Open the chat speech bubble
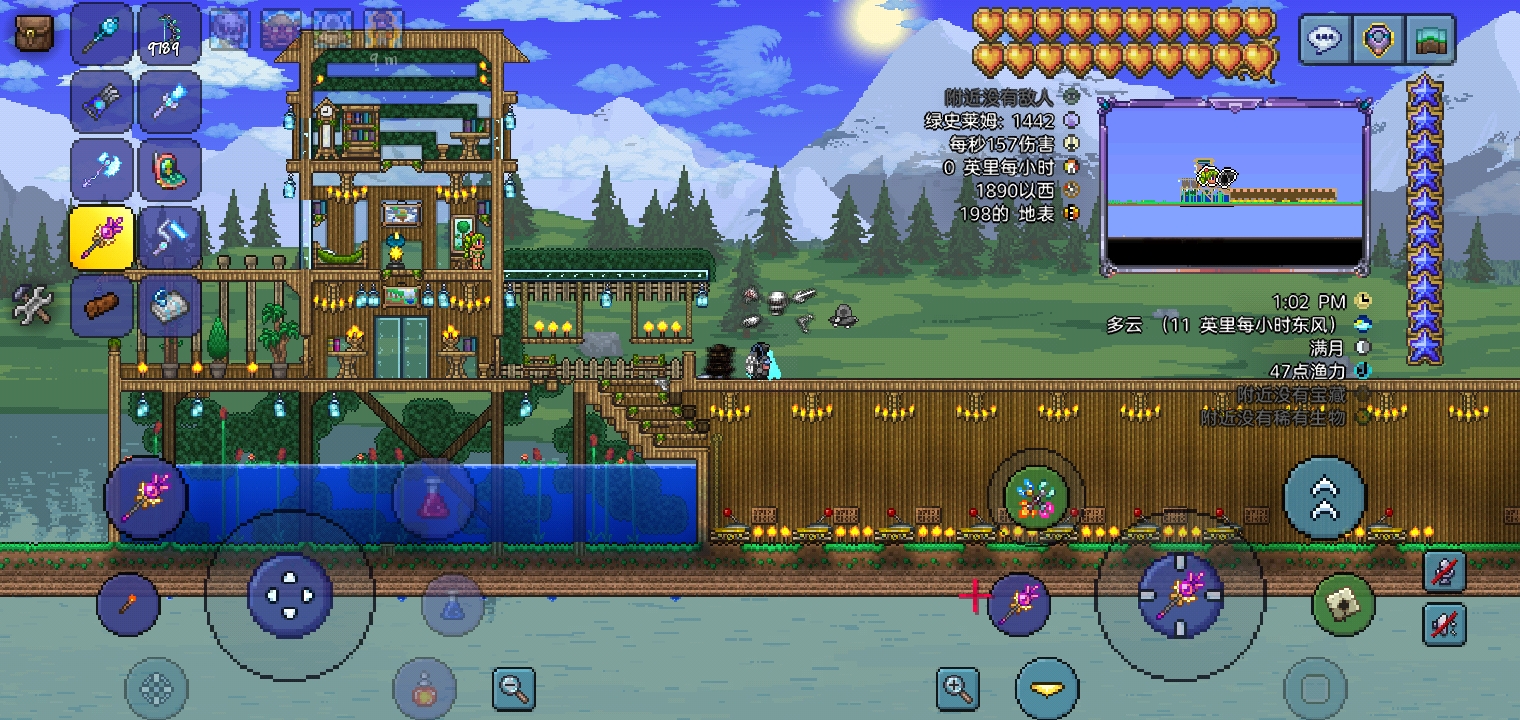Screen dimensions: 1520x720 pyautogui.click(x=1324, y=40)
